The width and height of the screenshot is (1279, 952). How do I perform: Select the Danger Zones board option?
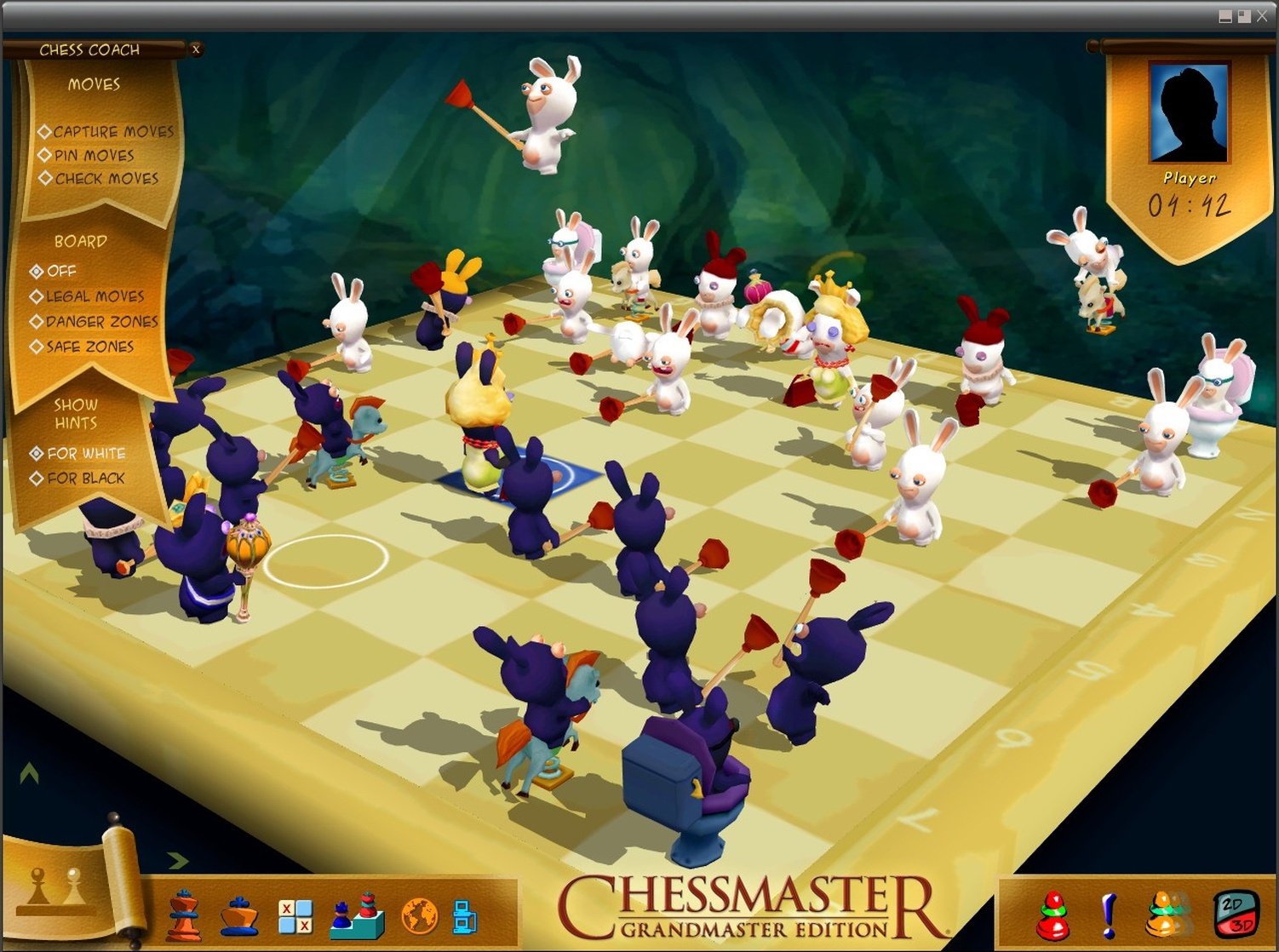tap(36, 322)
